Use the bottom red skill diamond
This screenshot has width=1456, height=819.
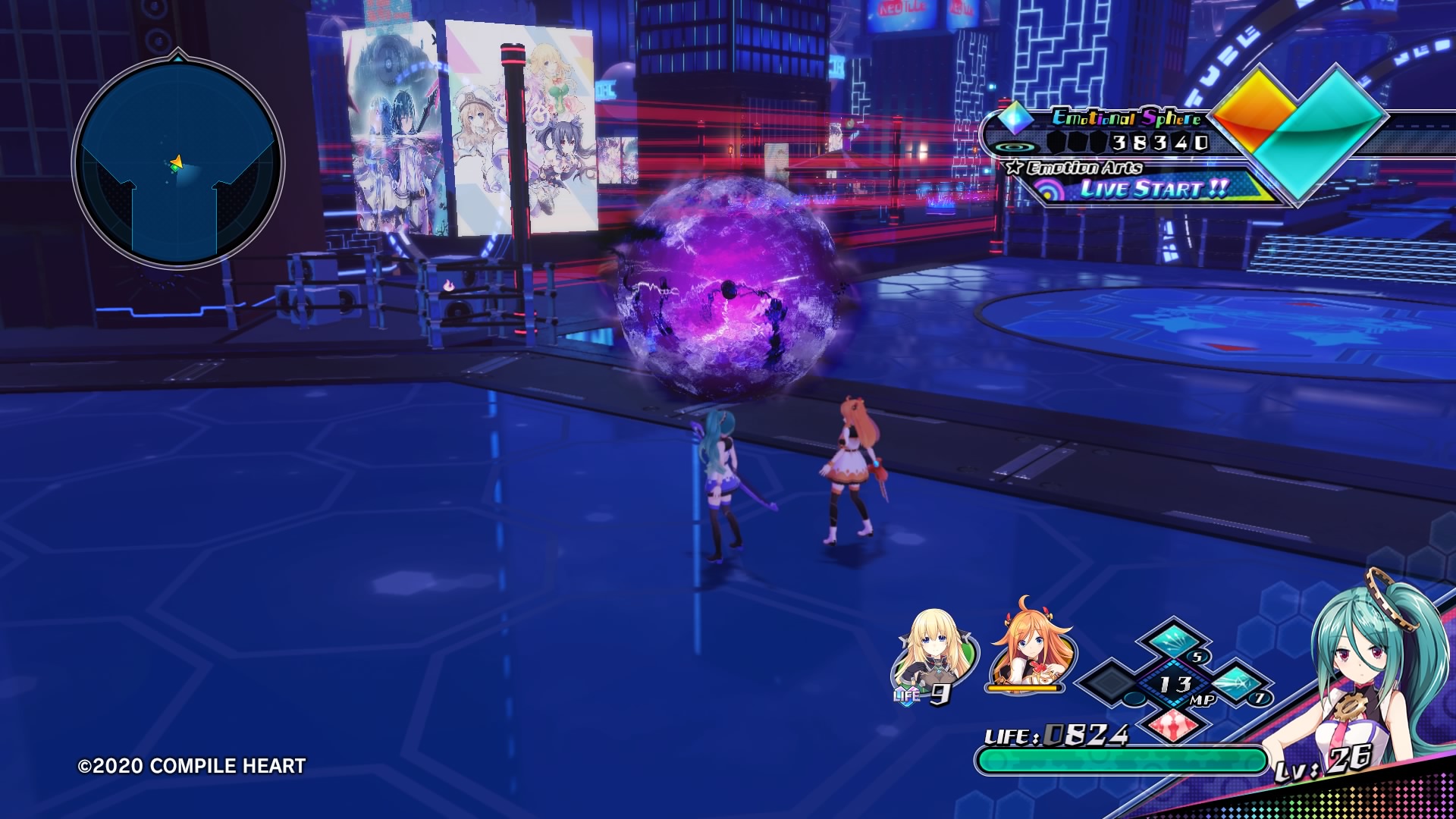pos(1173,726)
